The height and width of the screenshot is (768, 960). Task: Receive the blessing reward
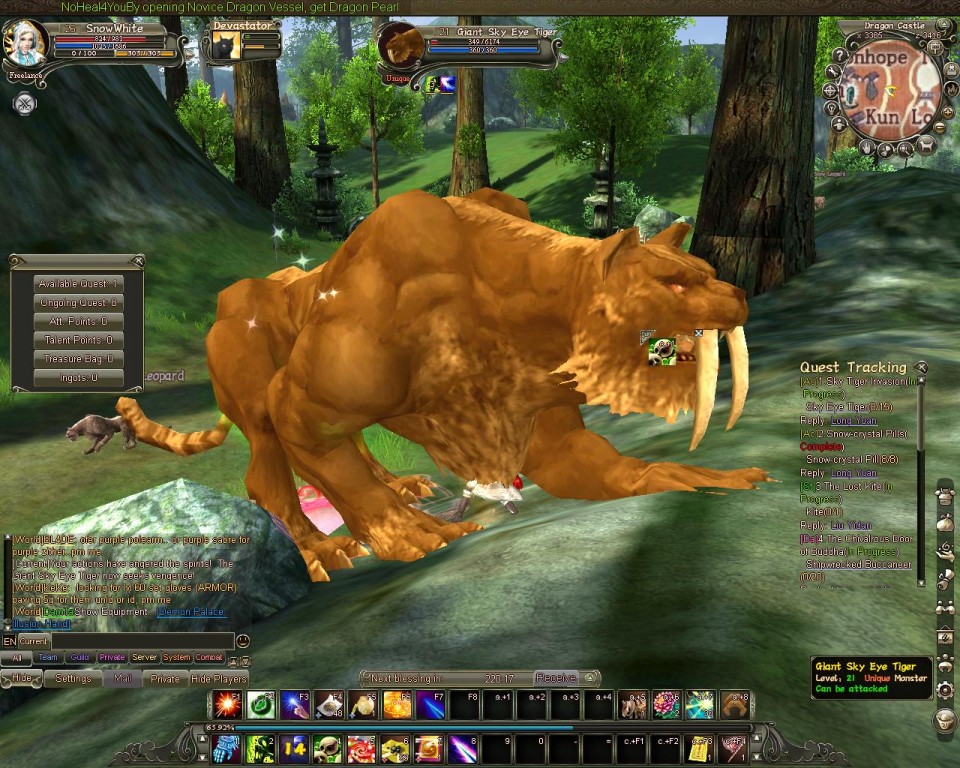556,678
